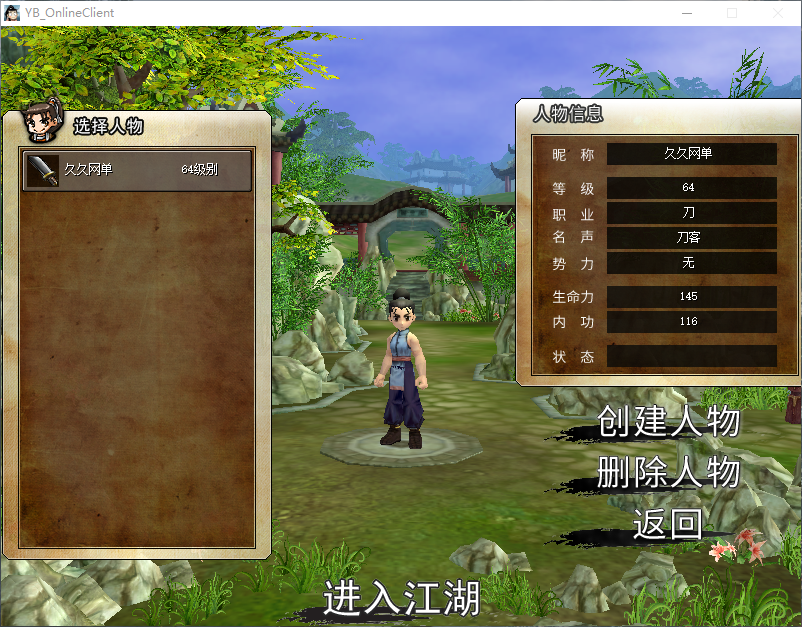This screenshot has height=627, width=802.
Task: Enter the game via 进入江湖
Action: (401, 598)
